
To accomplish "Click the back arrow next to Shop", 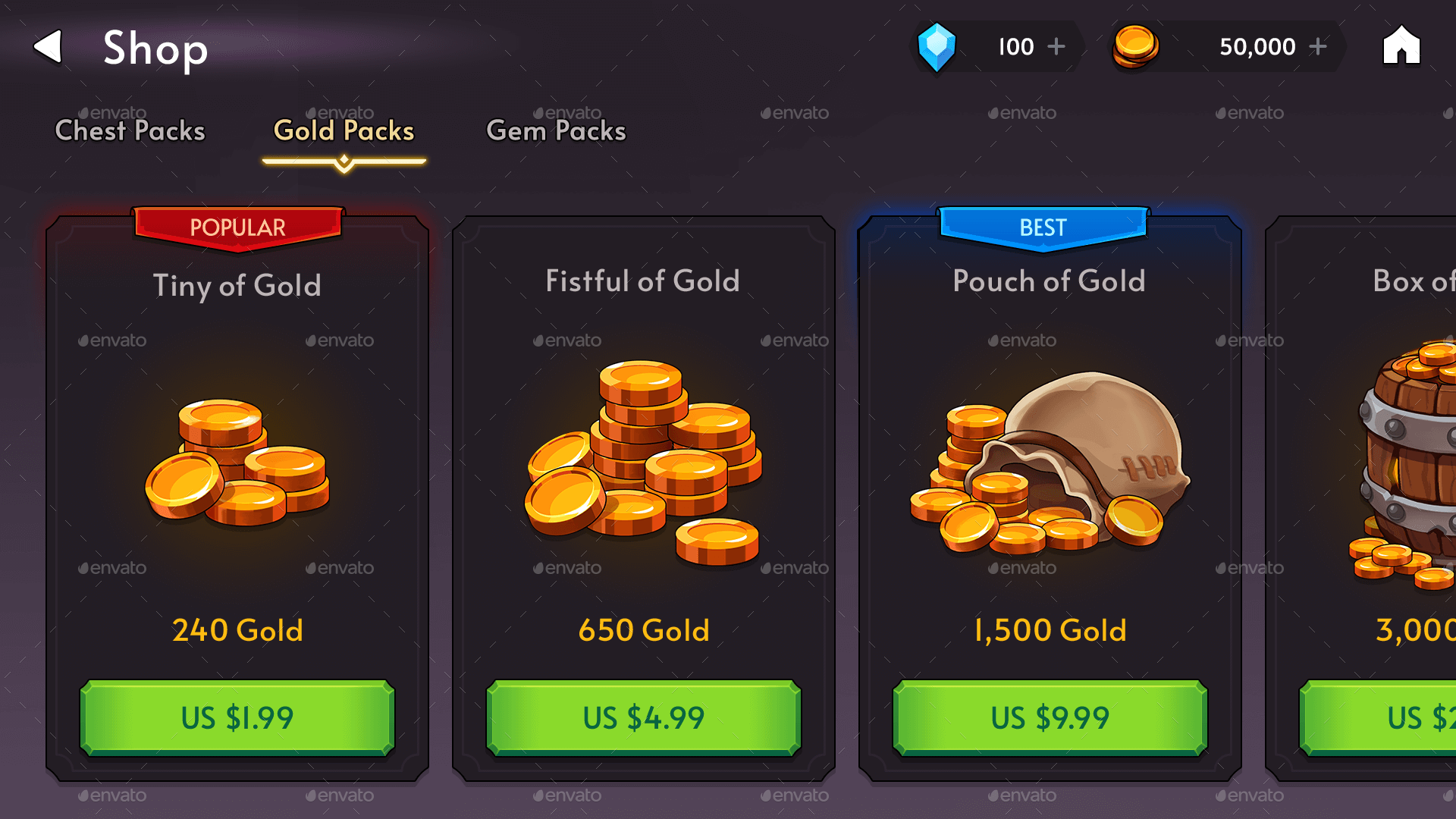I will [x=48, y=47].
